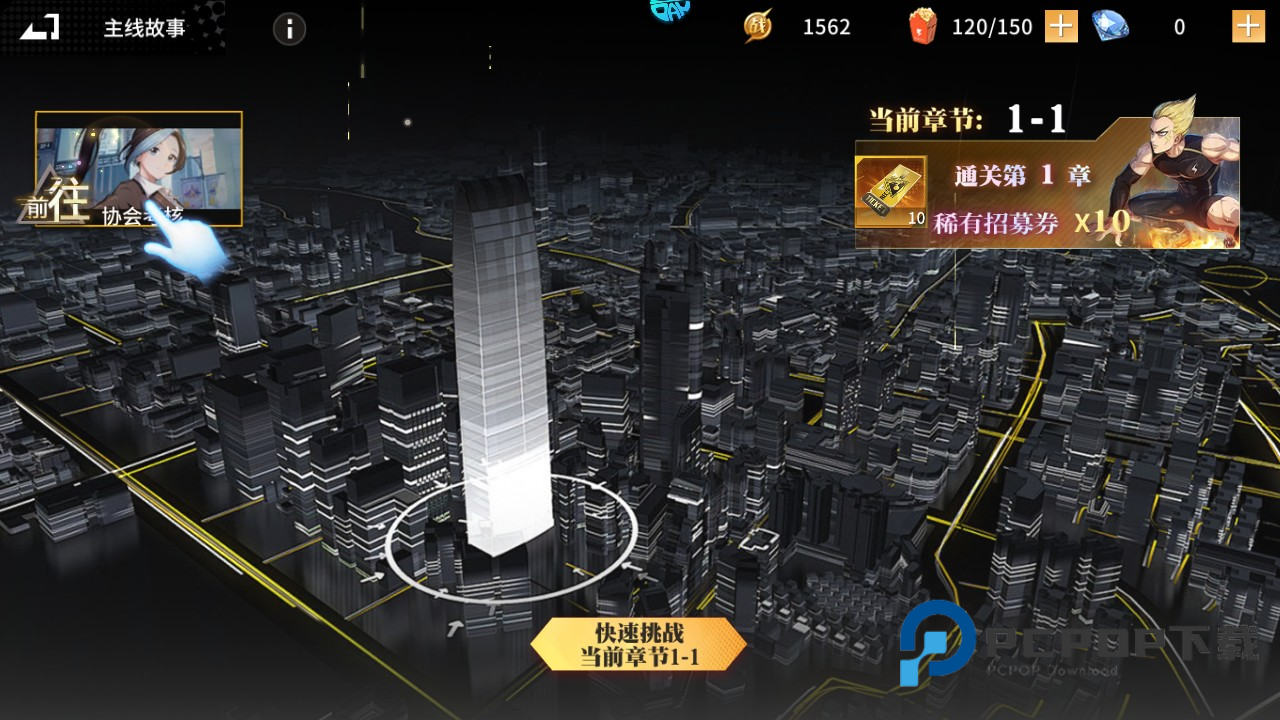Click the back arrow in the top-left corner
Screen dimensions: 1280x720
36,27
